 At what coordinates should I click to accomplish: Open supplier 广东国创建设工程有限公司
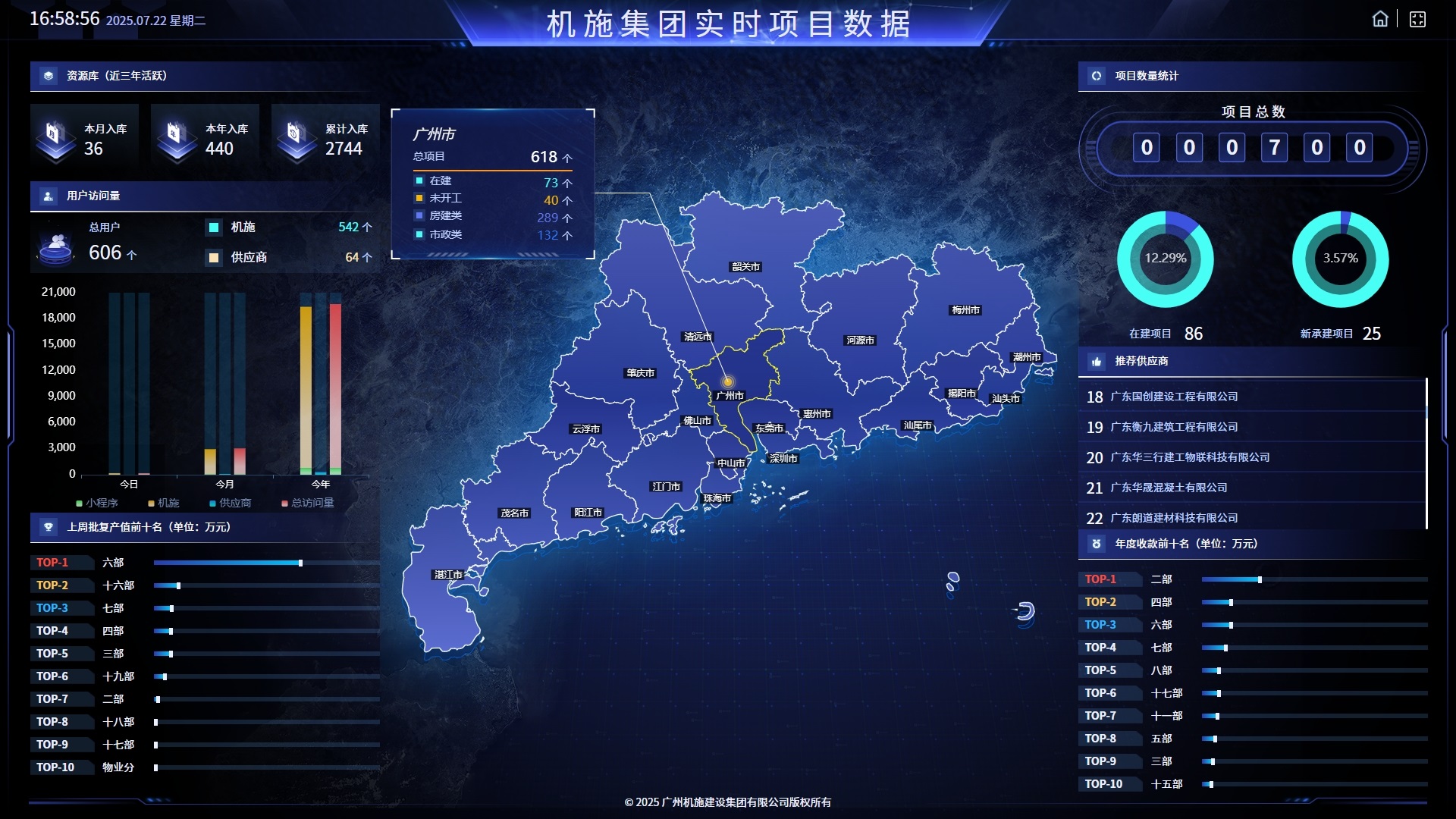click(x=1174, y=397)
